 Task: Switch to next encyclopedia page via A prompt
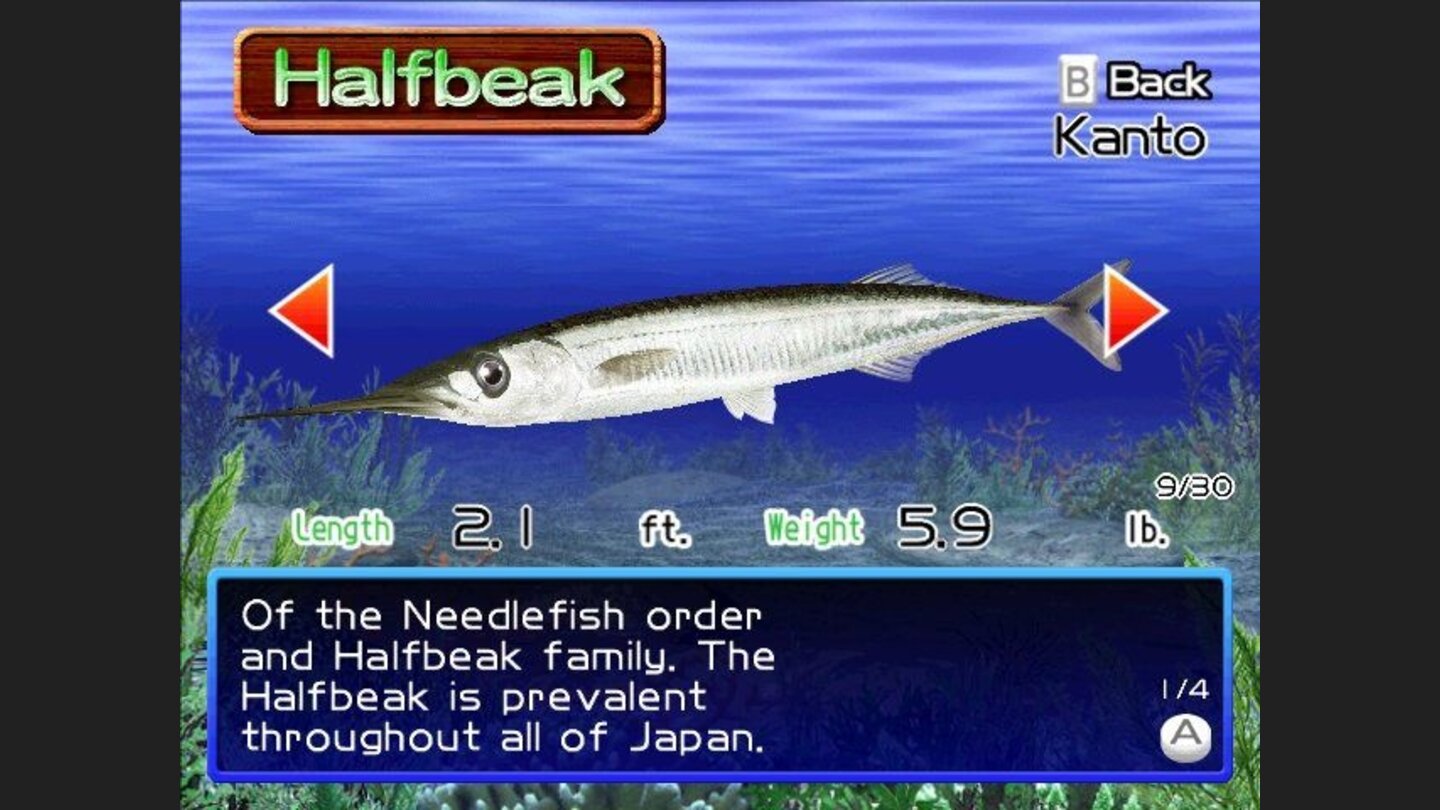click(1186, 738)
